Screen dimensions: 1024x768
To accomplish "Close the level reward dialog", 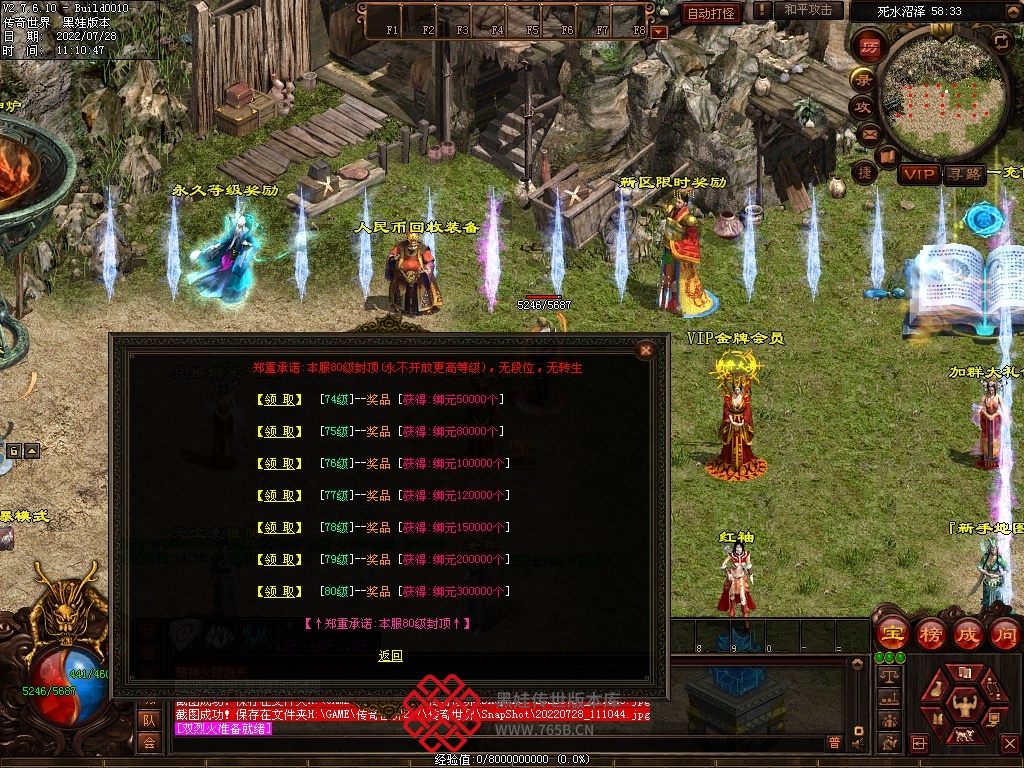I will click(645, 350).
